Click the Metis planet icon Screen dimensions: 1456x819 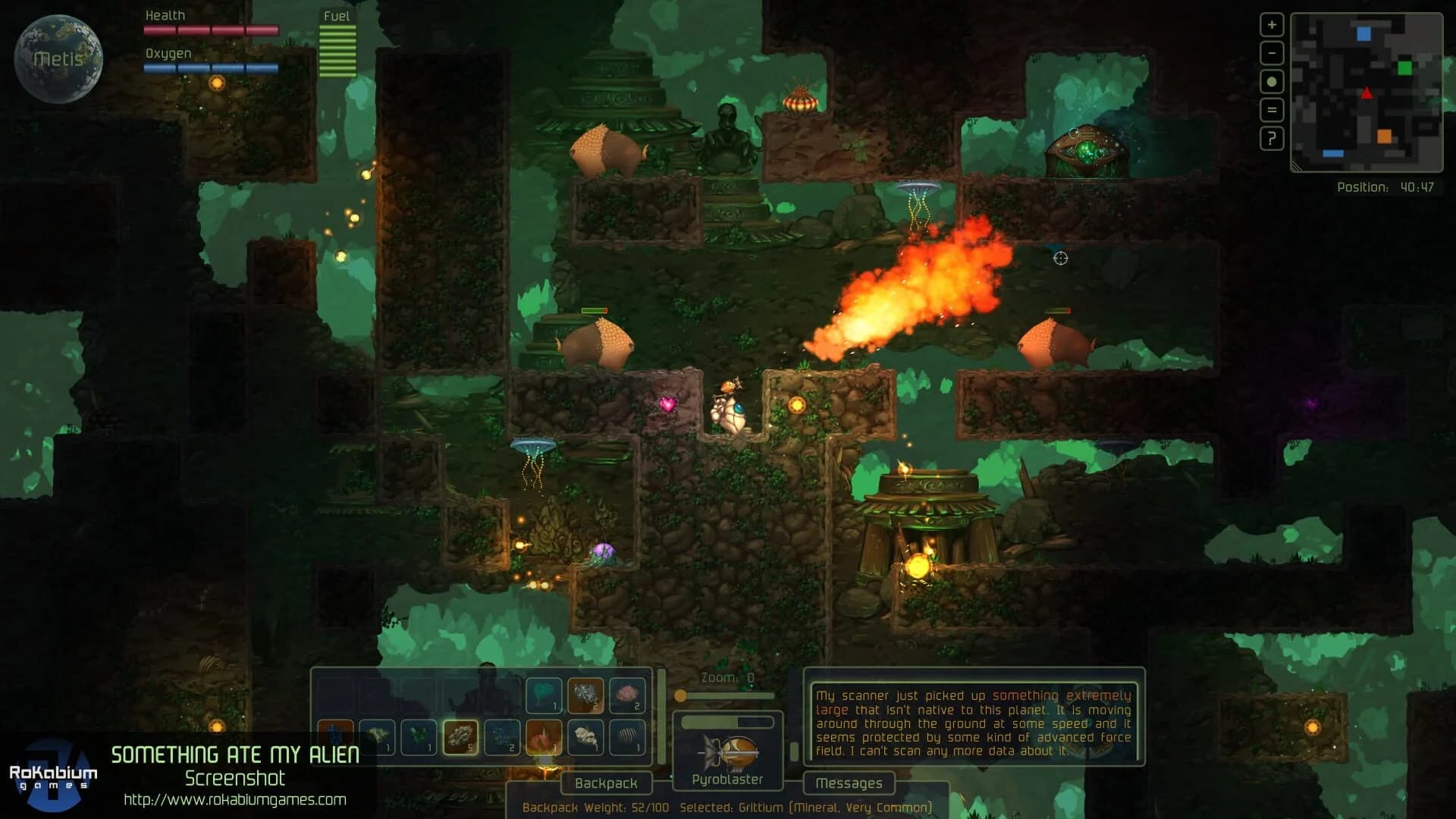(58, 58)
